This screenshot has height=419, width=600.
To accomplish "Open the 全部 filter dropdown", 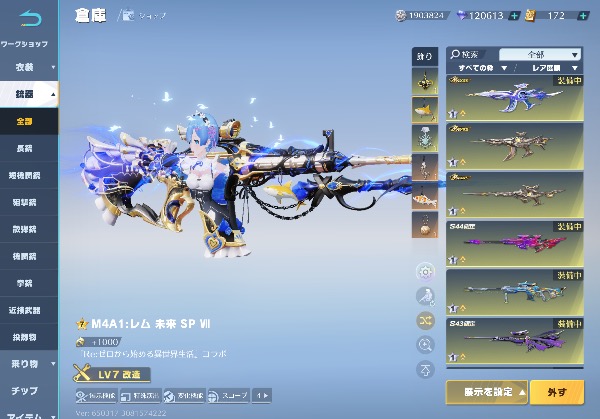I will (x=540, y=54).
